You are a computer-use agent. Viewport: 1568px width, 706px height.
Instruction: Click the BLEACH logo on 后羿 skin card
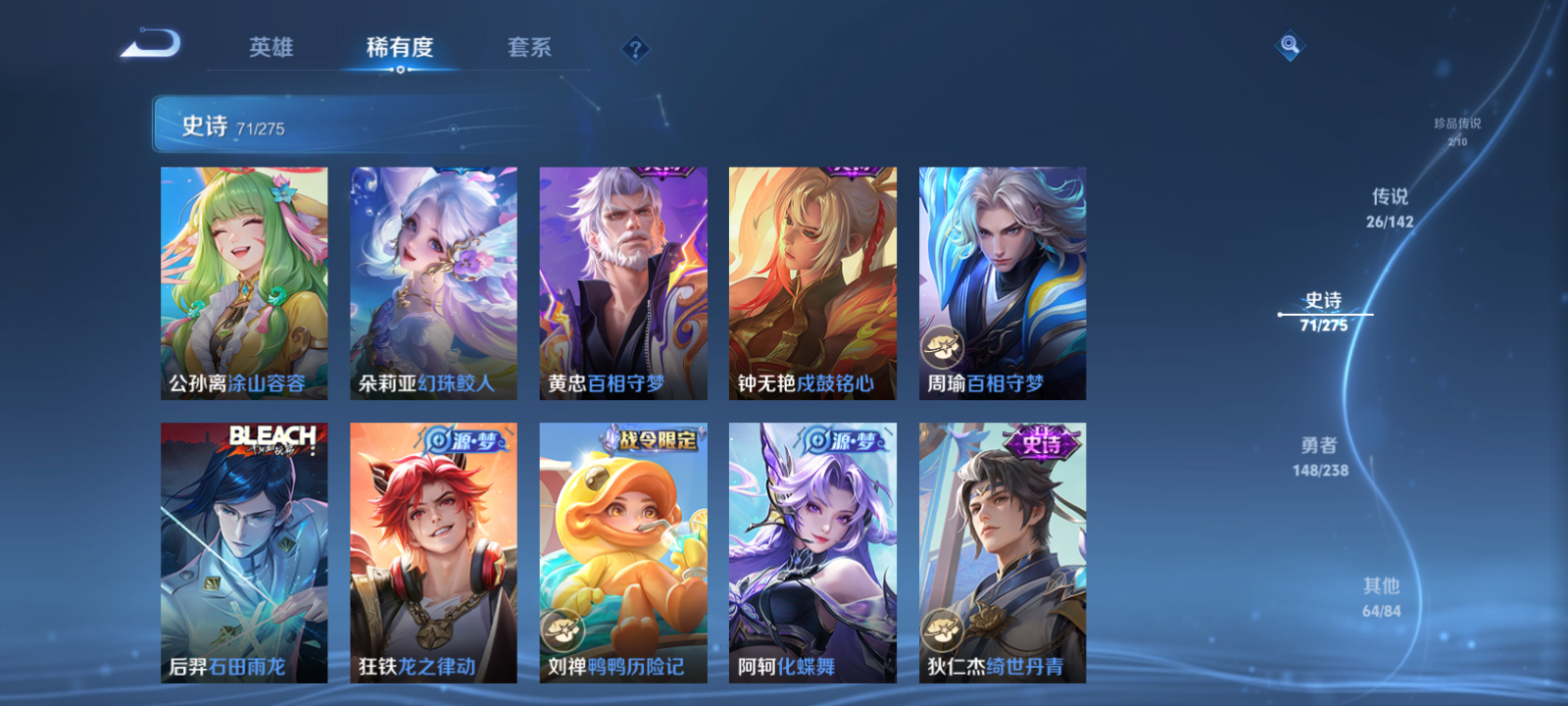(273, 438)
